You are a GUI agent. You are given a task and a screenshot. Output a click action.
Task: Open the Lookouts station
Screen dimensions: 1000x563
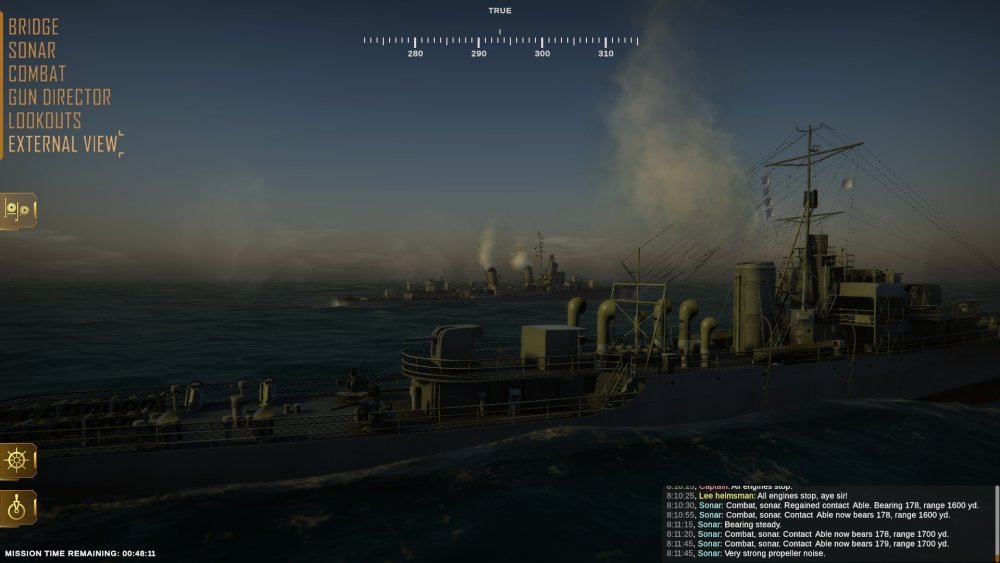click(x=45, y=121)
